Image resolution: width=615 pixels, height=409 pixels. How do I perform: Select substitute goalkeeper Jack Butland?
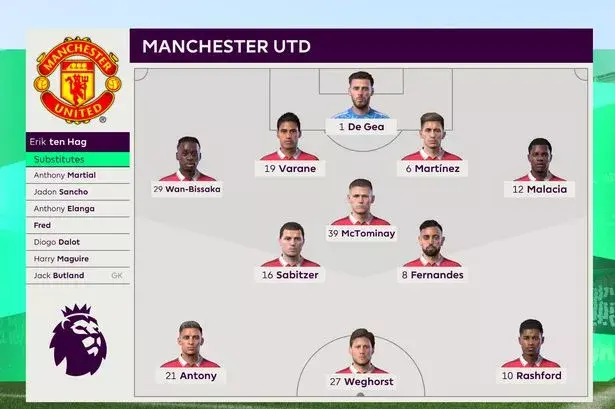[78, 275]
